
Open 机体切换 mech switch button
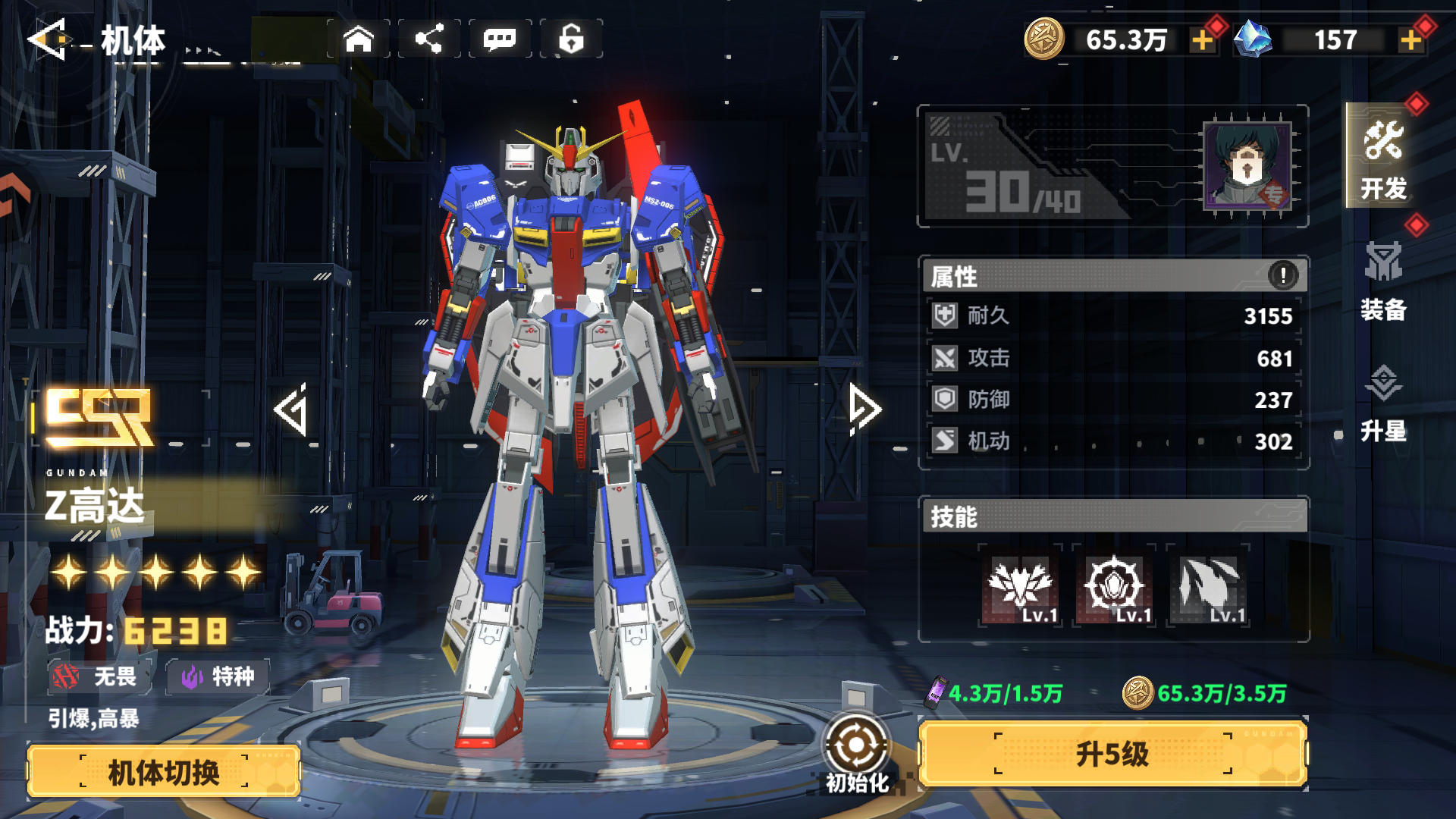click(x=164, y=772)
